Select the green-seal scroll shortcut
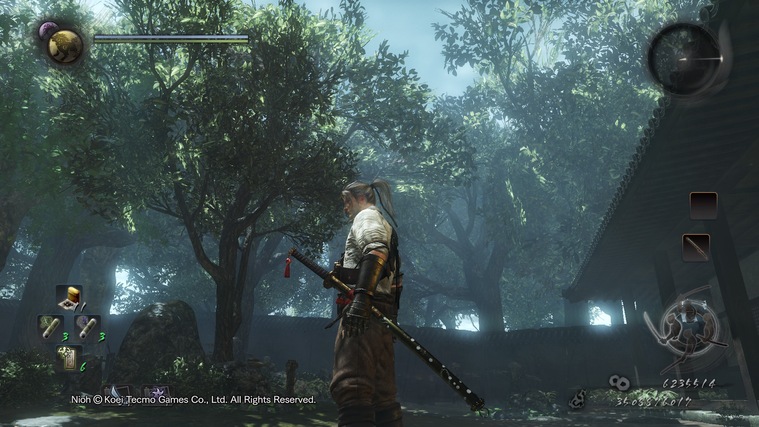The width and height of the screenshot is (759, 427). tap(51, 326)
